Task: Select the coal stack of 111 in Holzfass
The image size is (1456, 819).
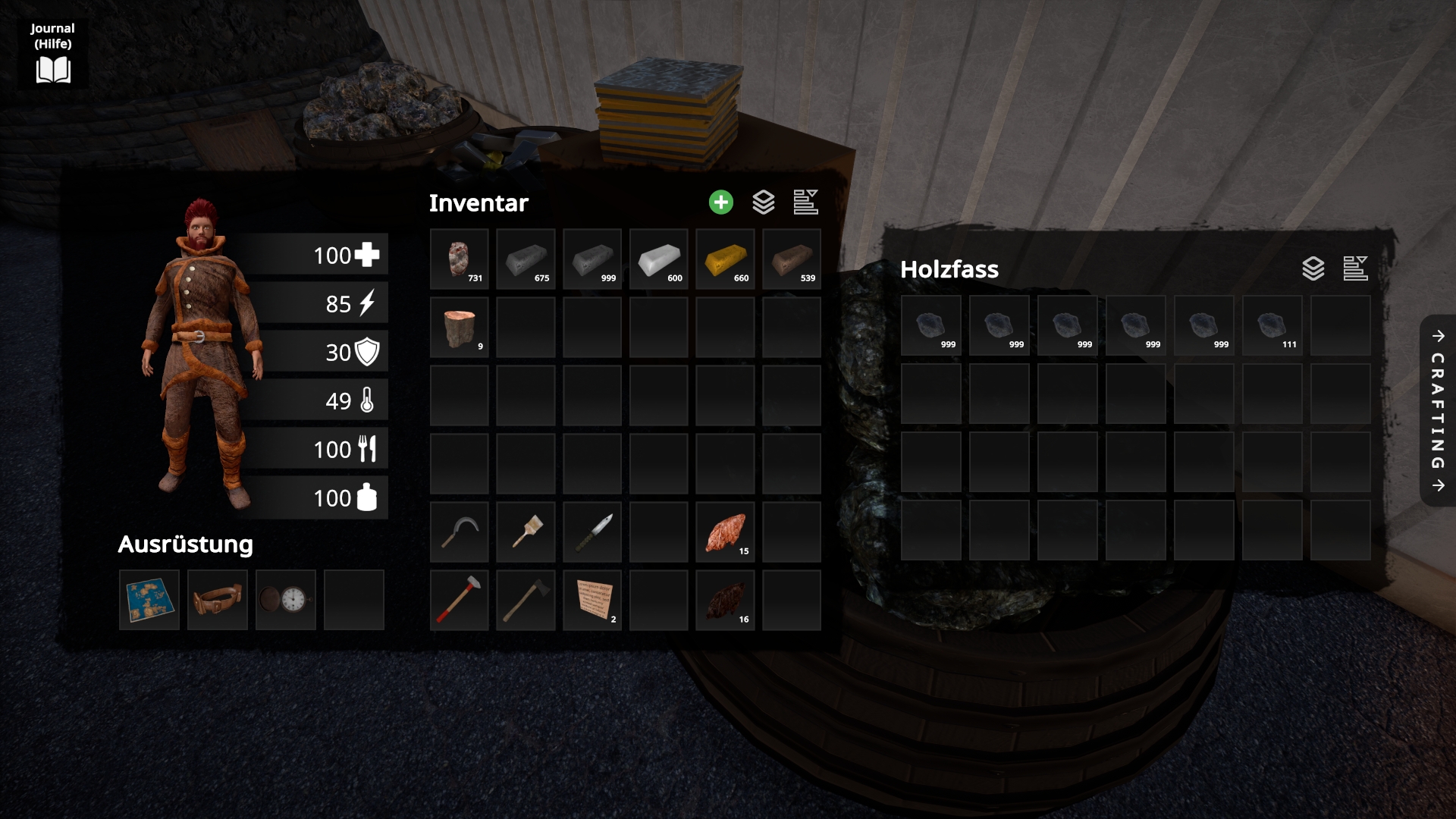Action: coord(1272,325)
